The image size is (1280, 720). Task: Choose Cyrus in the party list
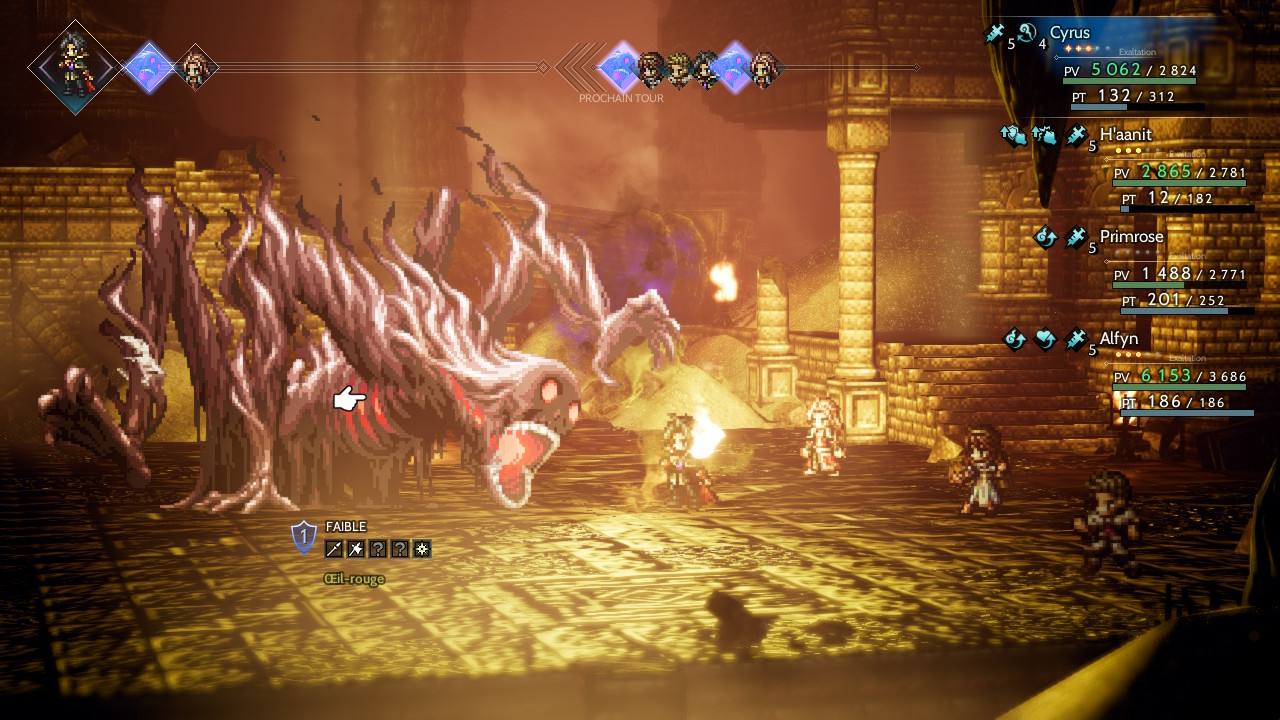click(1070, 33)
